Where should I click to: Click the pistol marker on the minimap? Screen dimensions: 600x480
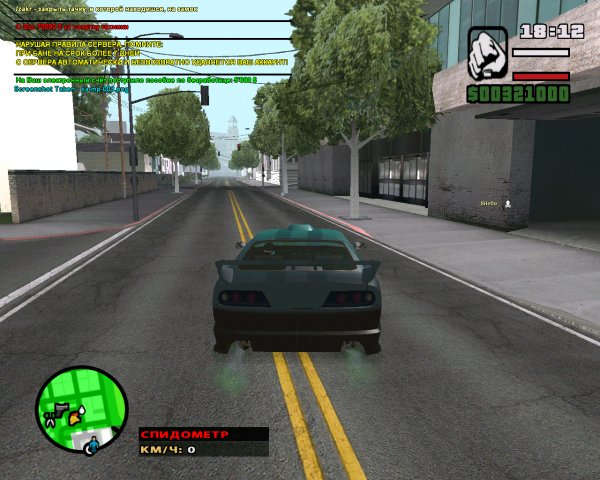point(61,409)
